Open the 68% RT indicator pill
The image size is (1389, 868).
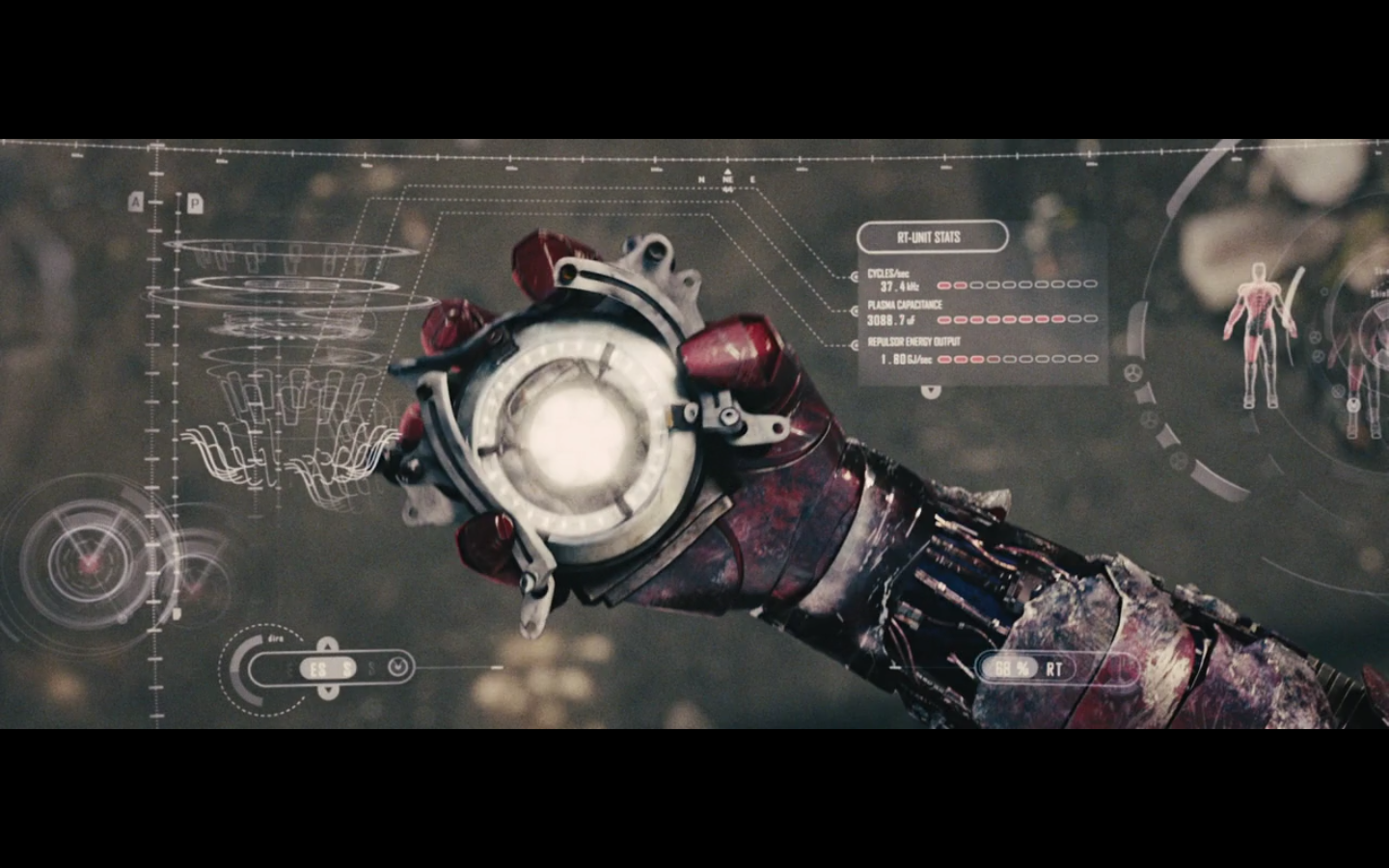coord(1024,668)
